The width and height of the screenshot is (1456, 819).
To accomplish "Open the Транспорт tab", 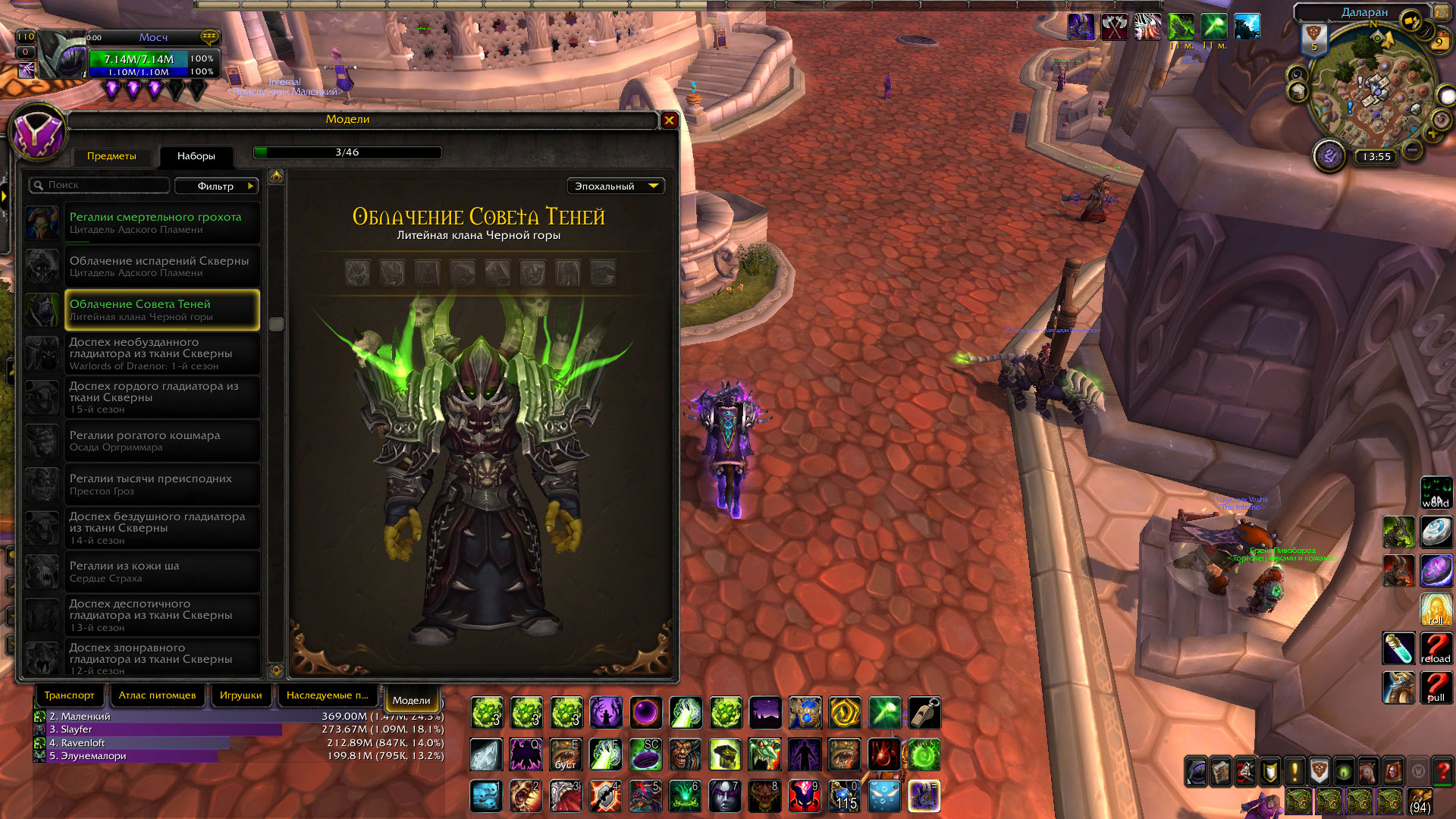I will (x=69, y=695).
